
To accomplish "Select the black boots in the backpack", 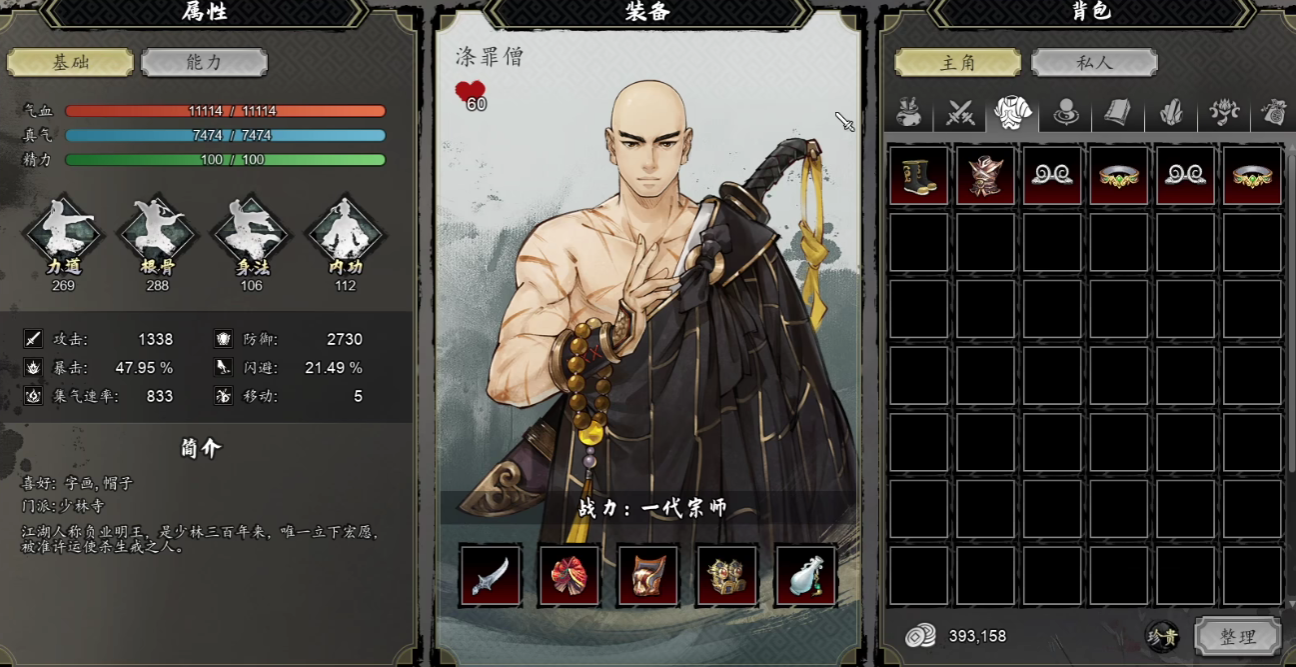I will [918, 176].
